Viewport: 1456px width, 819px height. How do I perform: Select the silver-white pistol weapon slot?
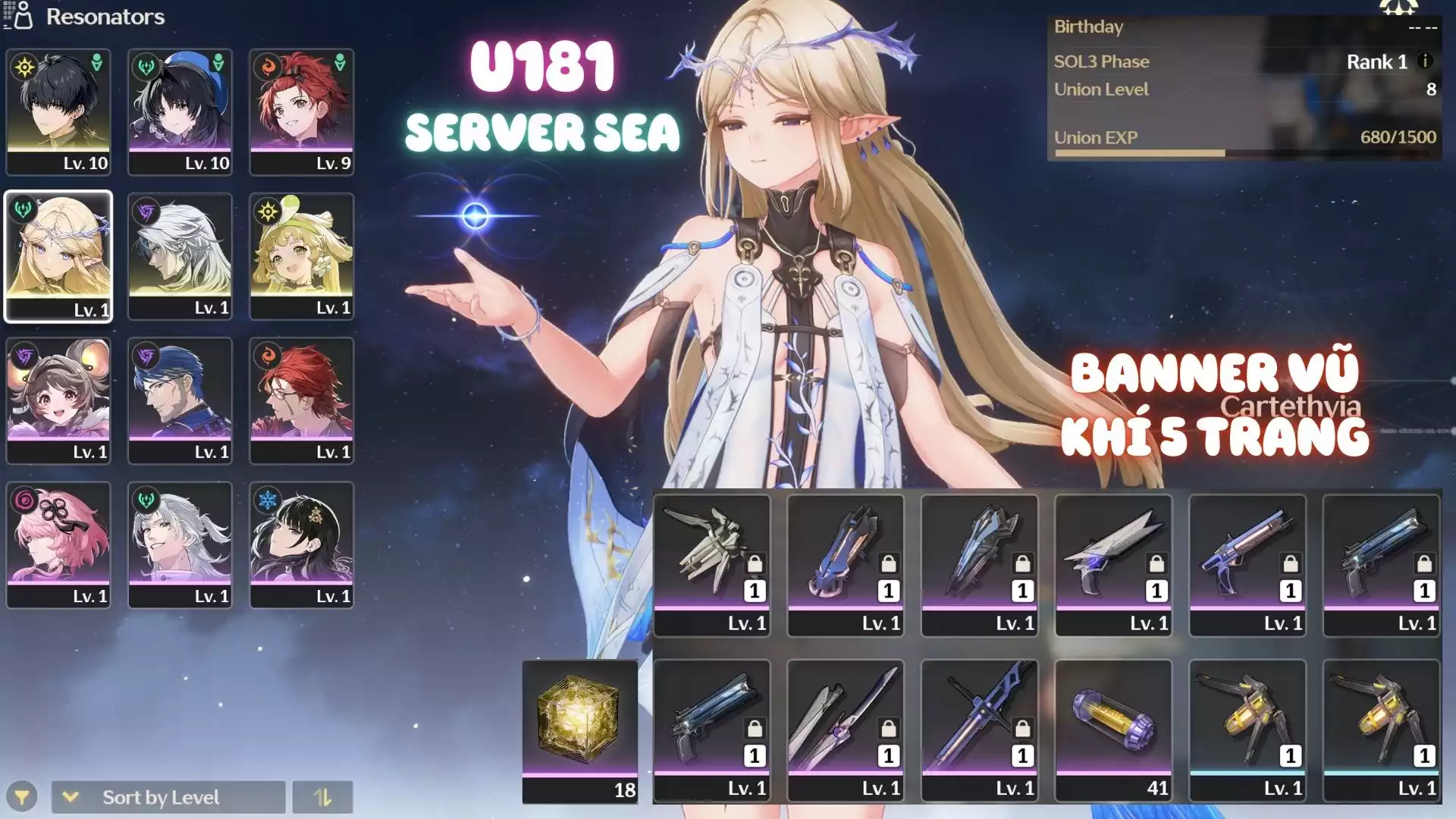point(1113,565)
